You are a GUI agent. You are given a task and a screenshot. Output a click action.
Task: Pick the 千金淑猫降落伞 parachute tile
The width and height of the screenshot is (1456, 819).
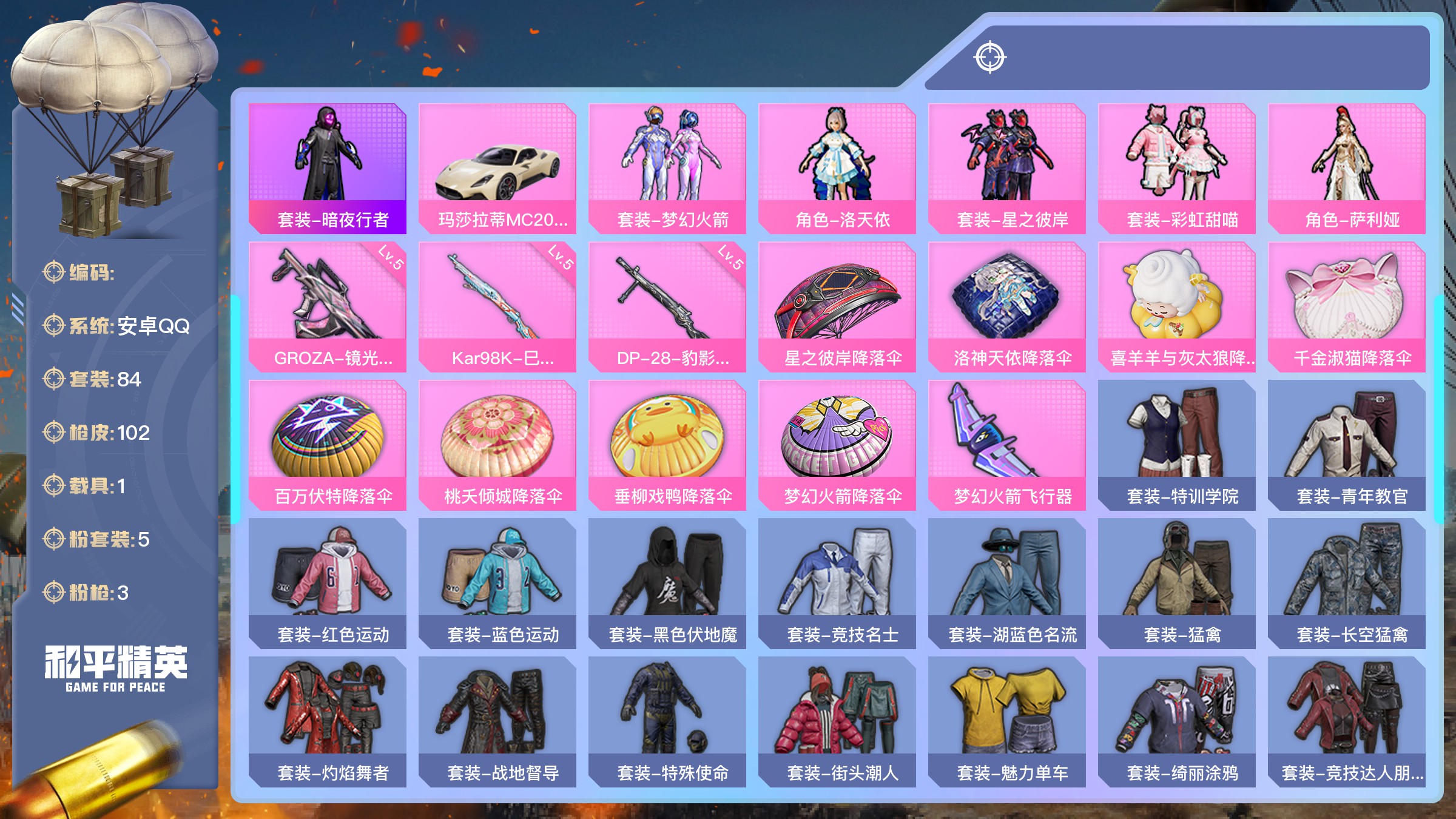pyautogui.click(x=1346, y=306)
